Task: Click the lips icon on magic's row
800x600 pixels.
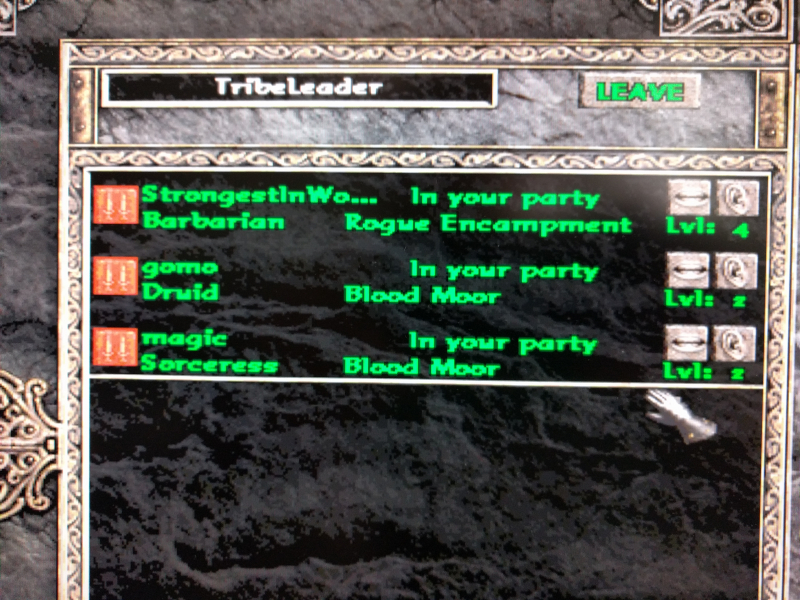Action: (x=688, y=343)
